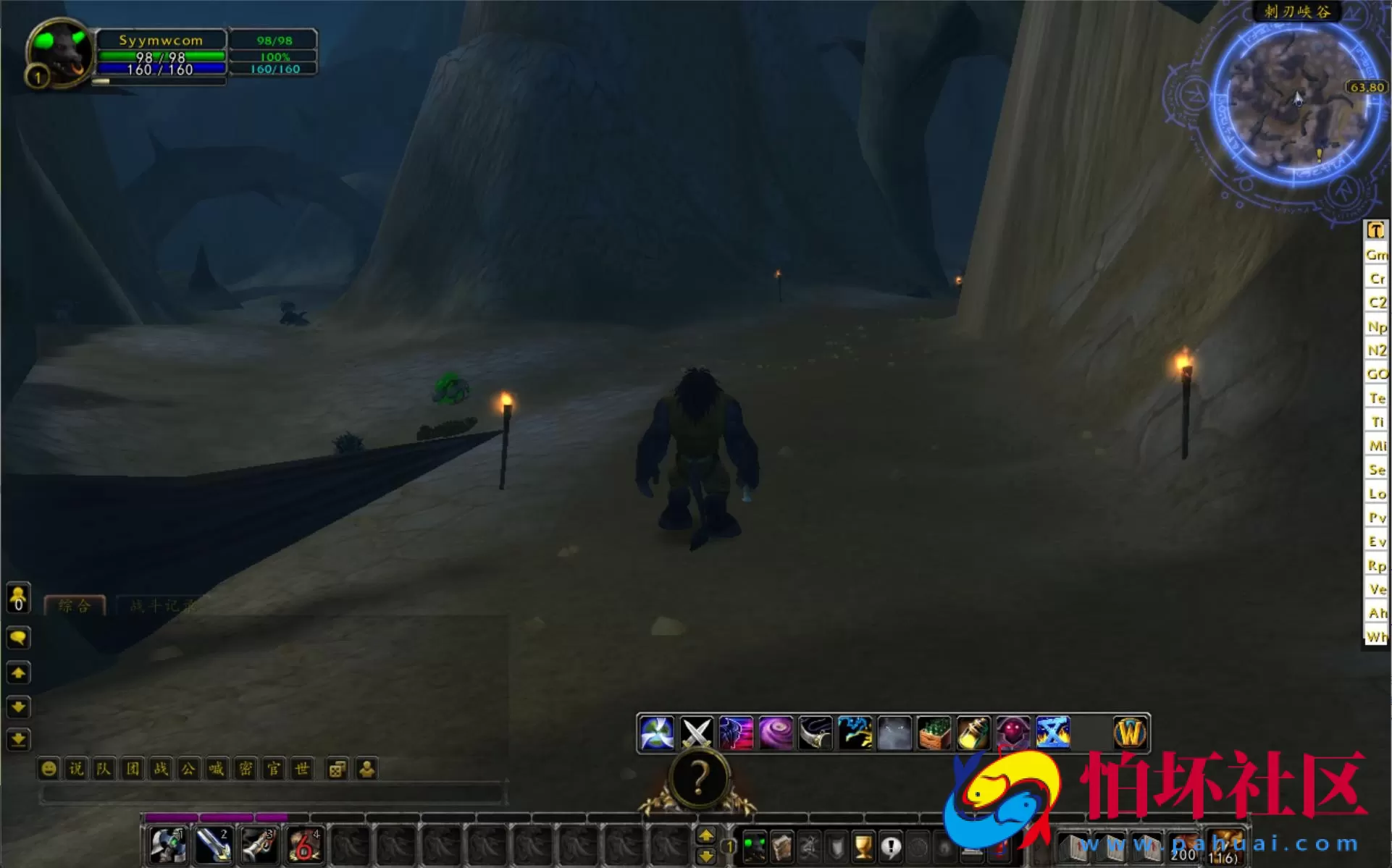This screenshot has width=1392, height=868.
Task: Open the achievements trophy icon
Action: pyautogui.click(x=863, y=848)
